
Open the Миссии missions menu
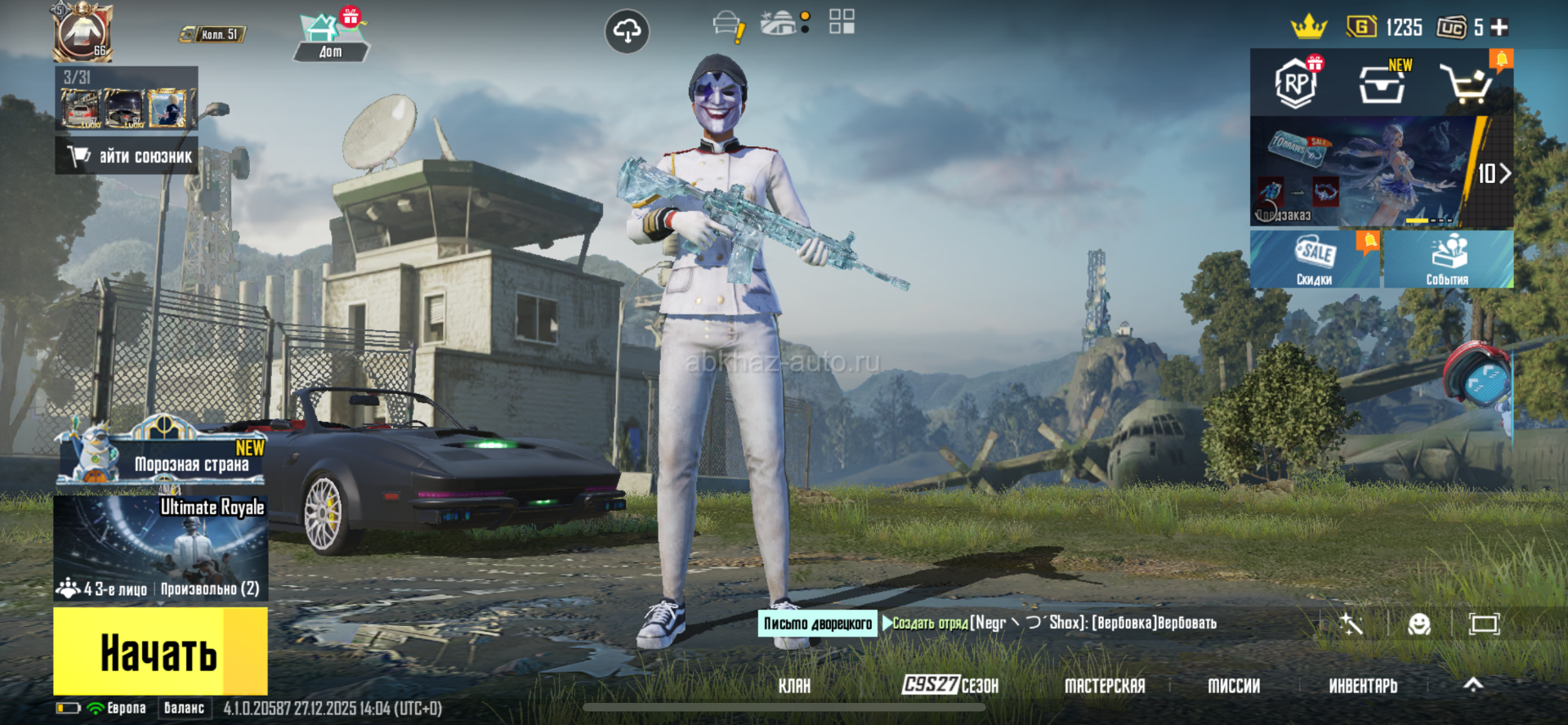[1234, 686]
